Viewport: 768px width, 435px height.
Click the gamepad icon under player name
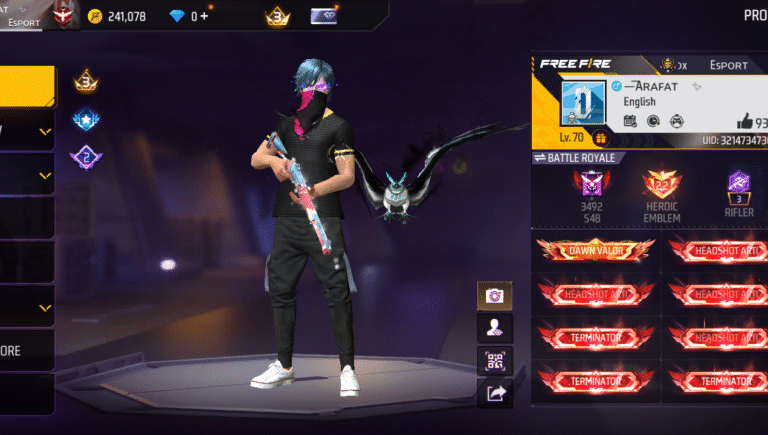click(x=676, y=121)
